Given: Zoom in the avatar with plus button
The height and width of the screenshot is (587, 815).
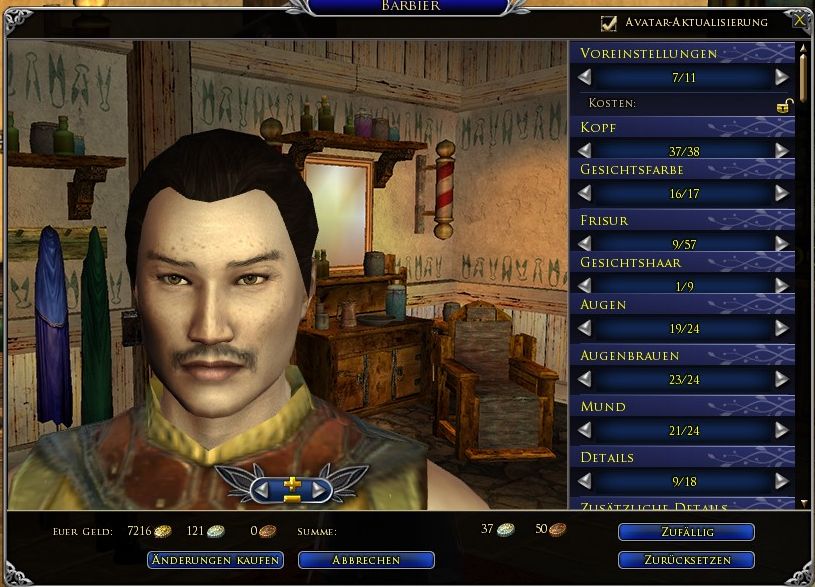Looking at the screenshot, I should [291, 484].
